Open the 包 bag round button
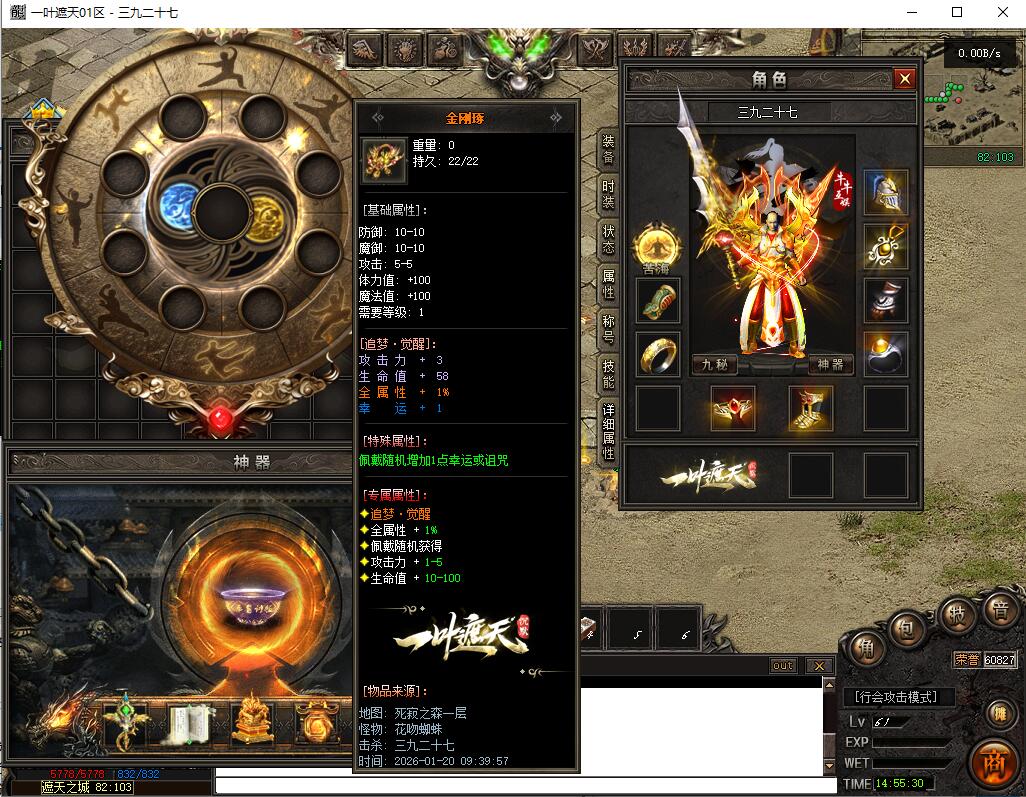This screenshot has height=797, width=1026. [904, 631]
